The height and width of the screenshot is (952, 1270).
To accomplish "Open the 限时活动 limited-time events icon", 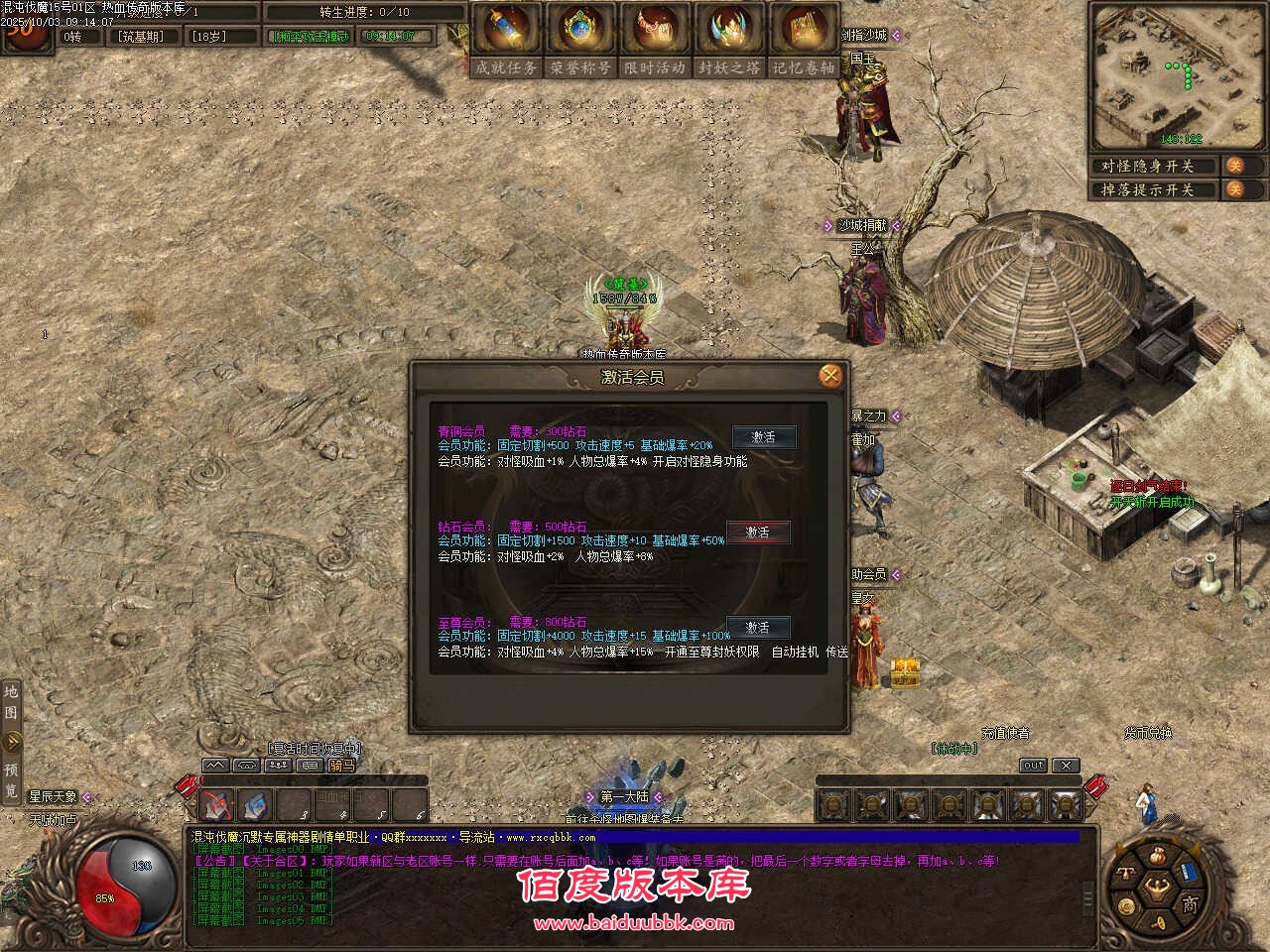I will (655, 40).
